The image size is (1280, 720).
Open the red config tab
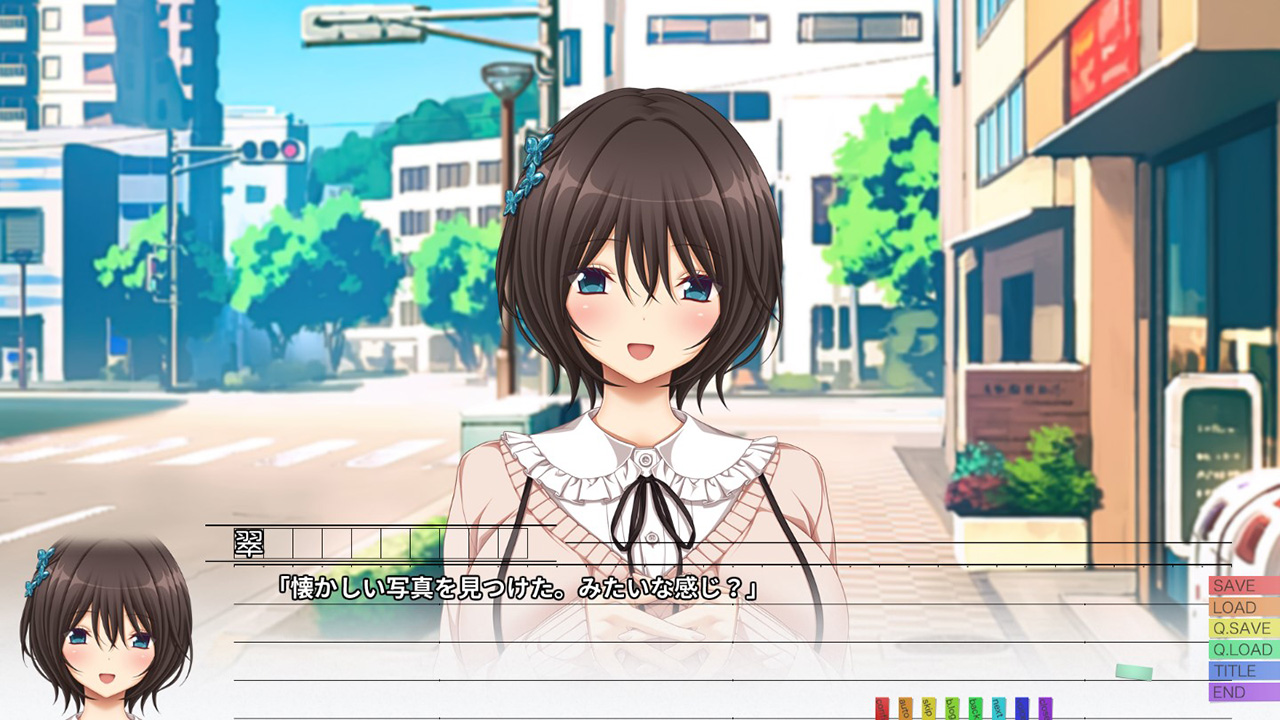coord(882,709)
